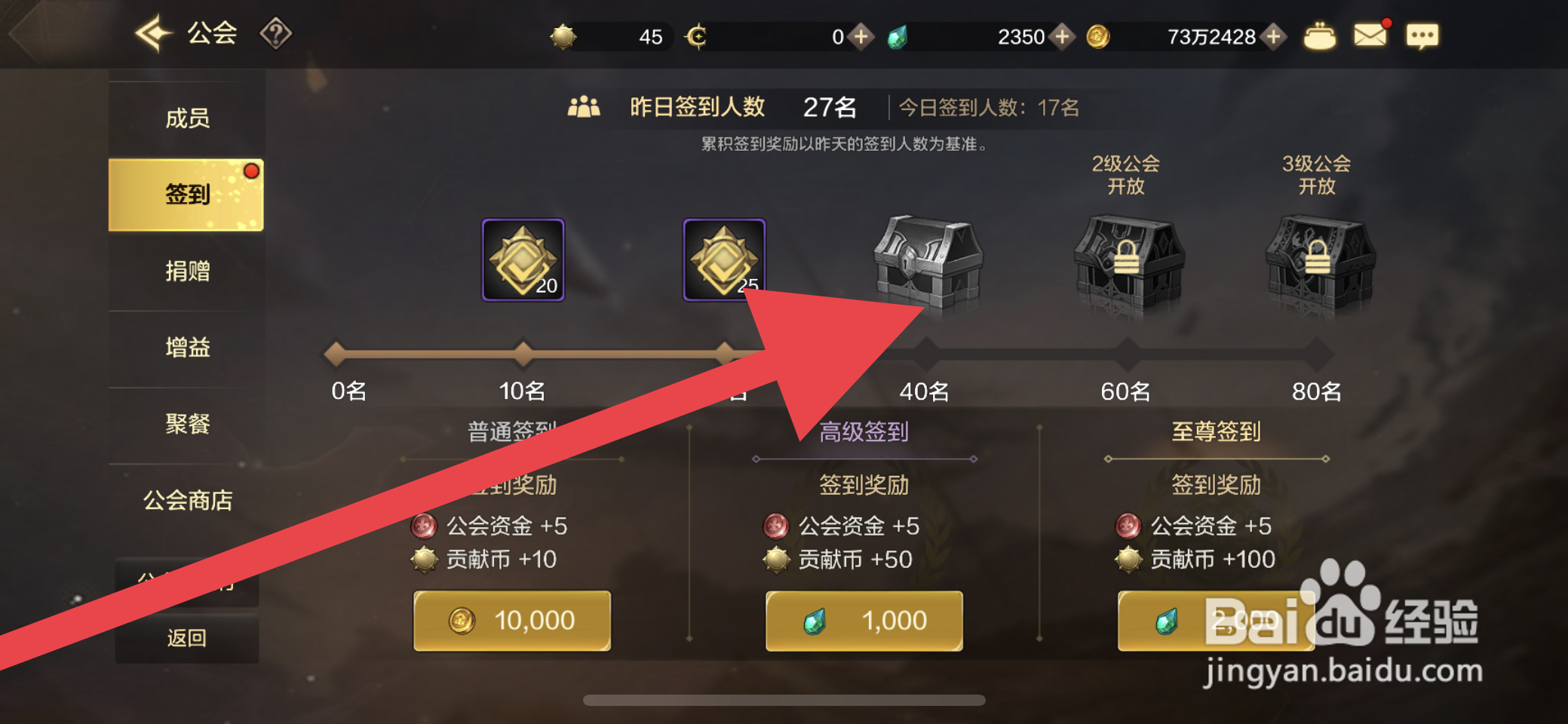The image size is (1568, 724).
Task: Open the 捐赠 tab
Action: pyautogui.click(x=186, y=271)
